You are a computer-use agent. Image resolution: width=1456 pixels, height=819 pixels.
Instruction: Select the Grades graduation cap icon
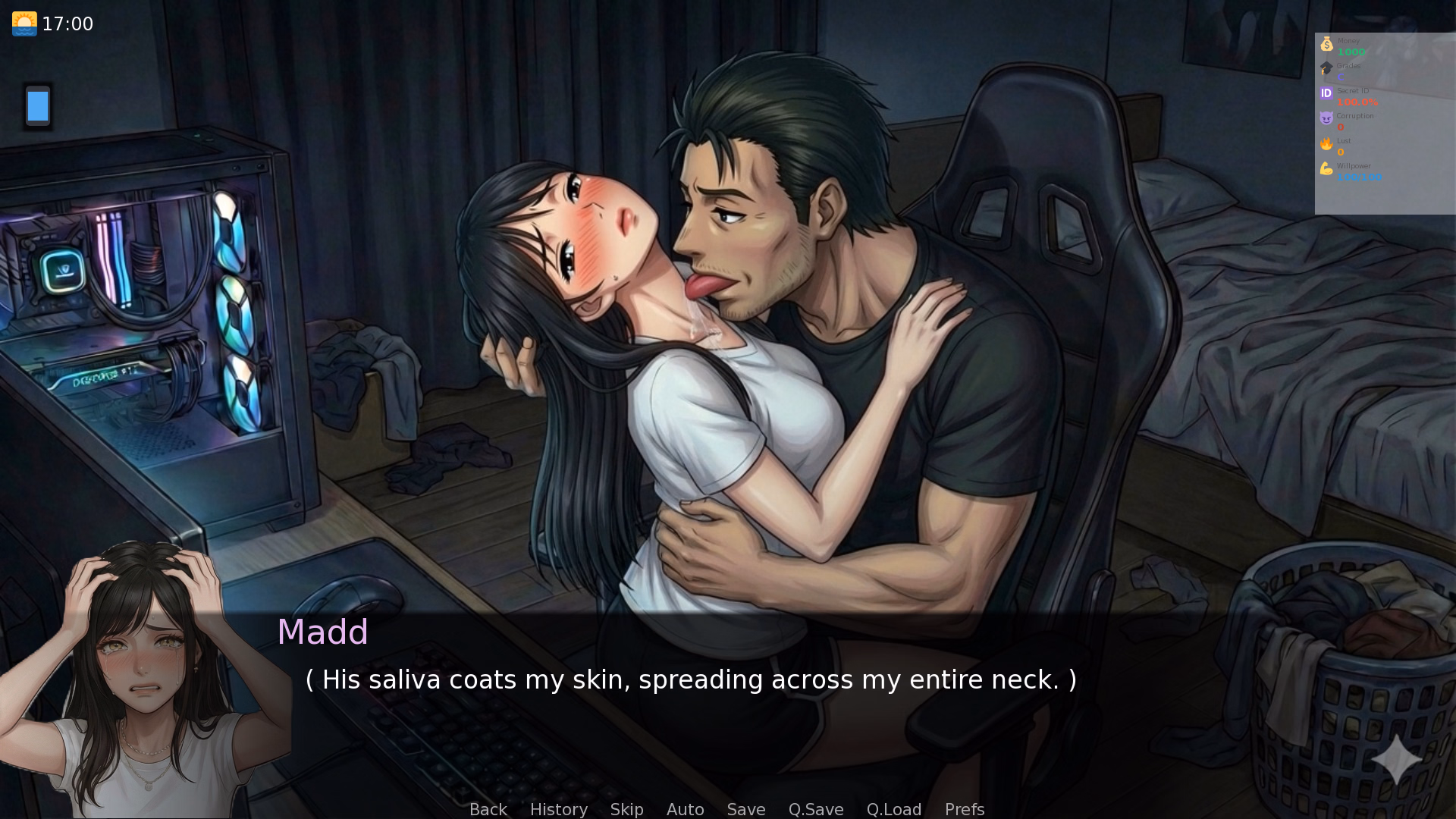coord(1327,68)
